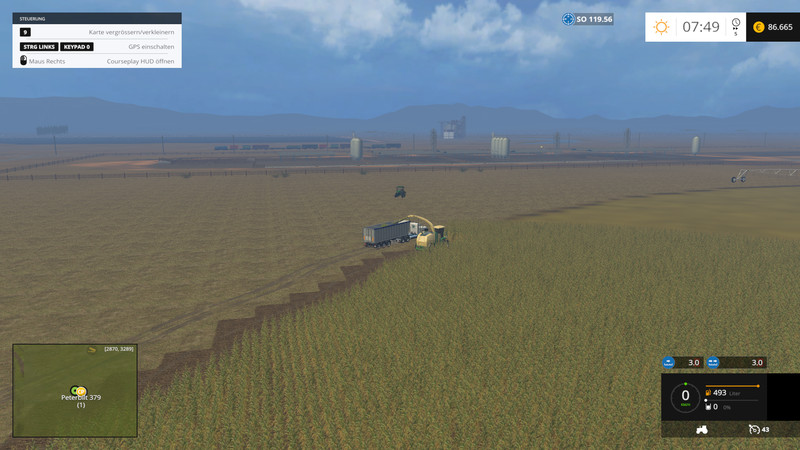Toggle the cruise control speed icon
Viewport: 800px width, 450px height.
(753, 429)
